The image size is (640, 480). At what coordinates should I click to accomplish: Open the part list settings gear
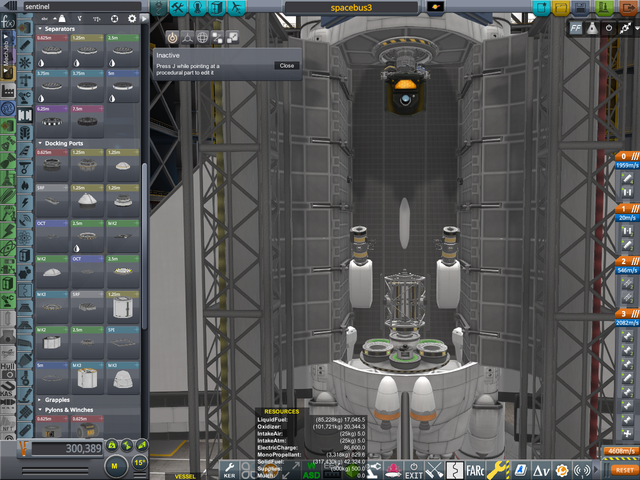coord(131,19)
